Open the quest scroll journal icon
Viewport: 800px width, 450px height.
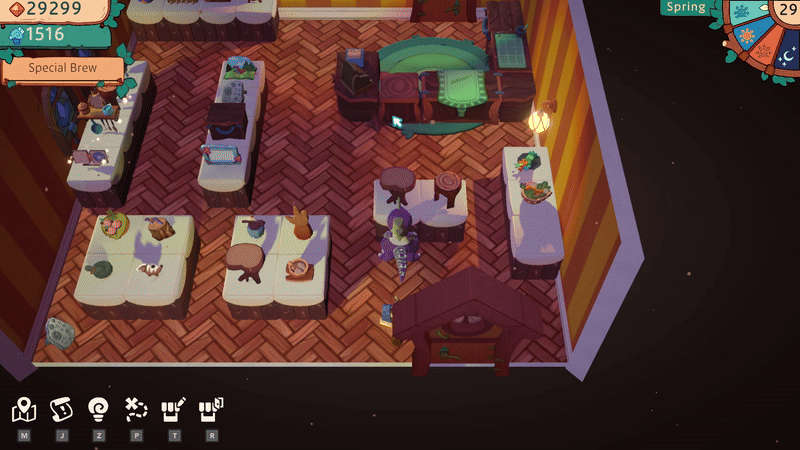tap(61, 409)
